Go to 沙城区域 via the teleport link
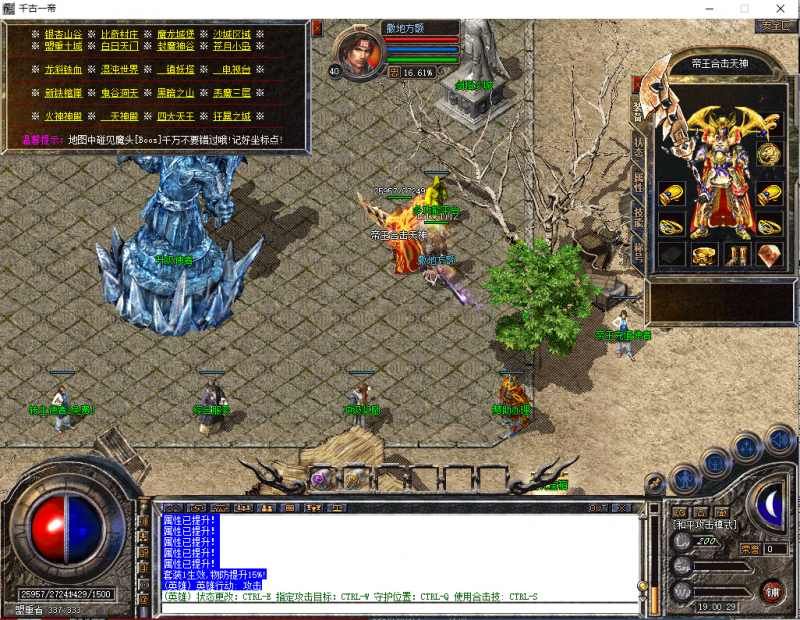Screen dimensions: 800x620 coord(232,33)
